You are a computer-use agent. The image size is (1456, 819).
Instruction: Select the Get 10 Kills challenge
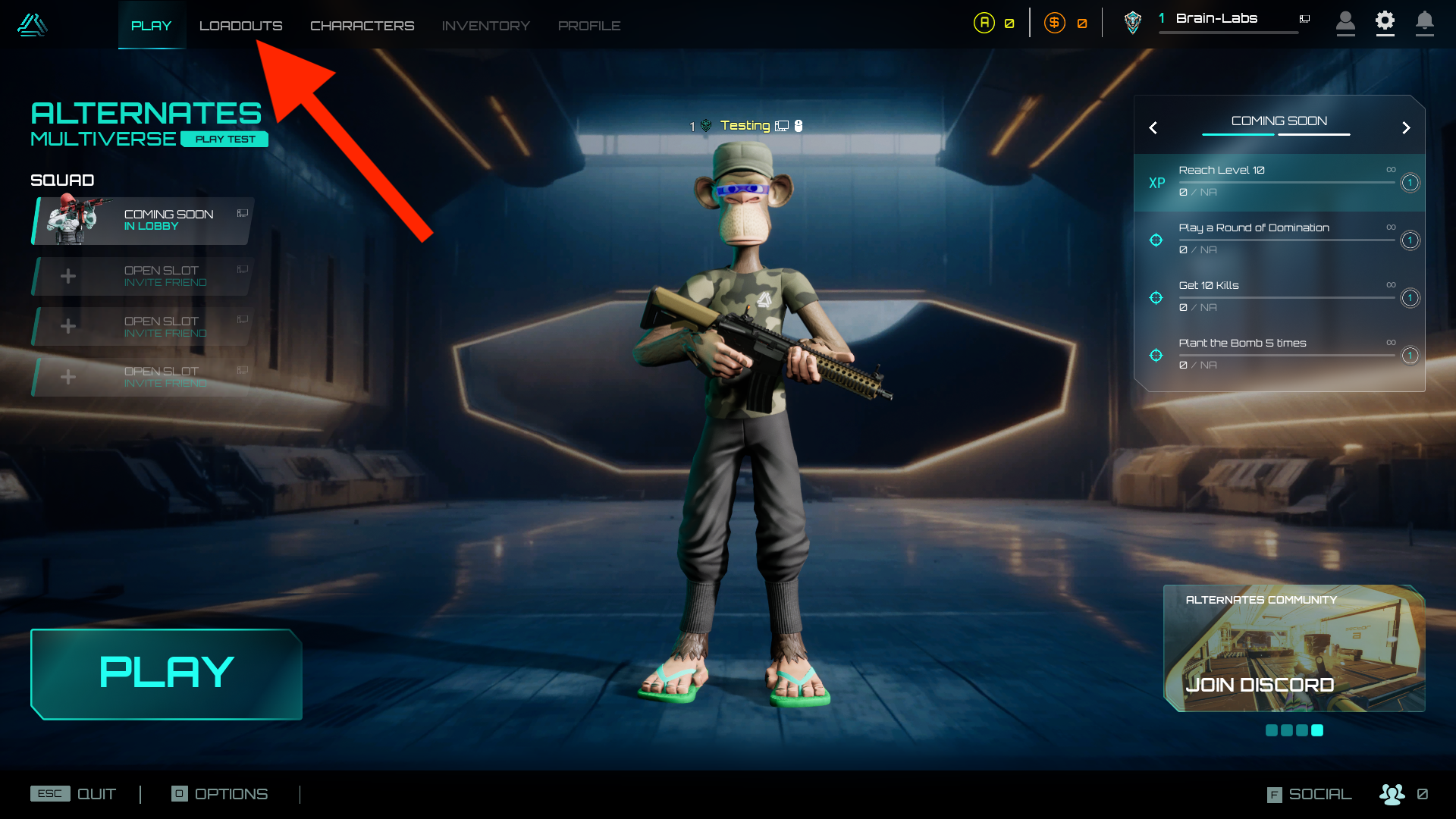1279,297
